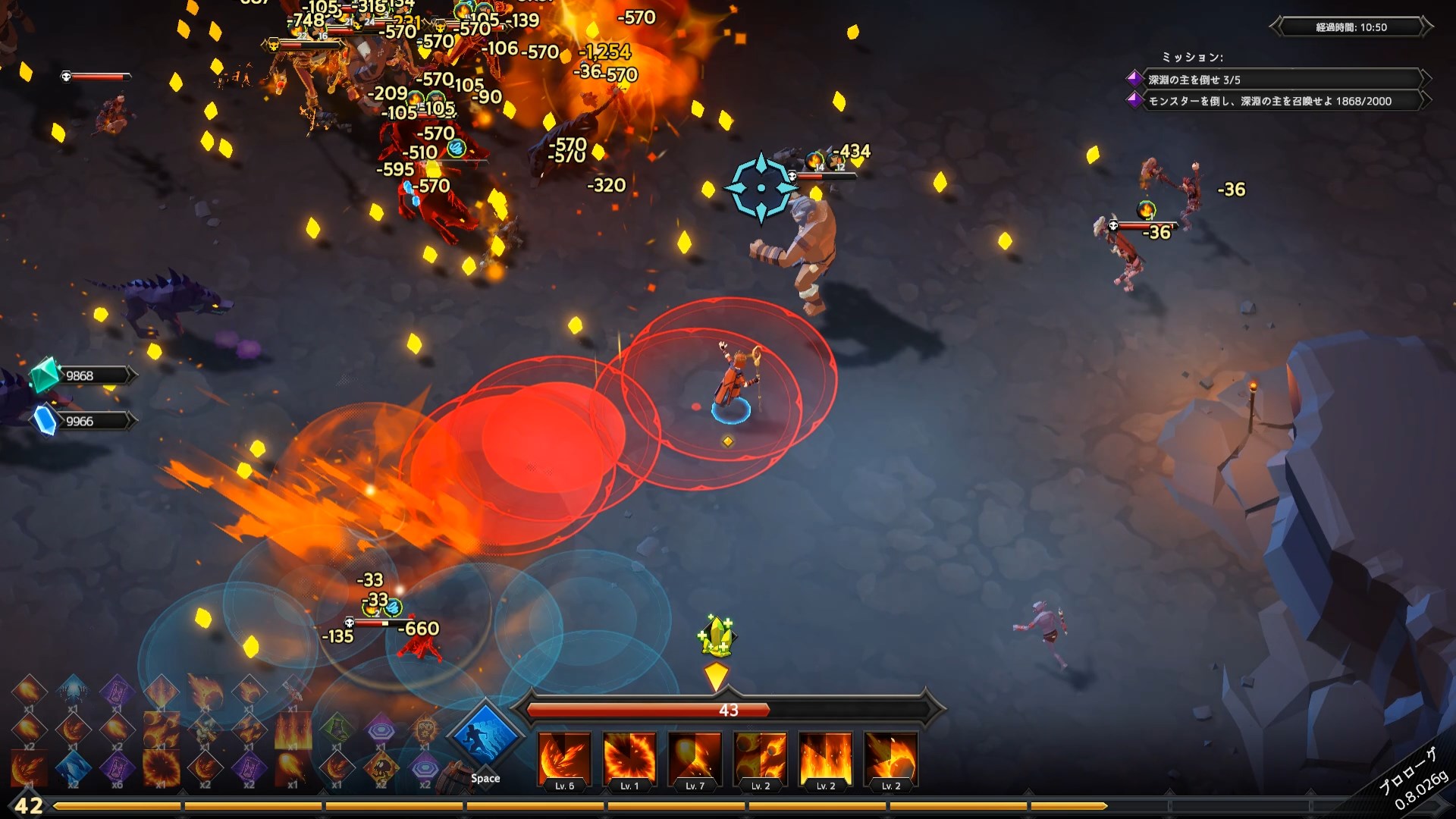Select the Lv. 6 fire slash skill

564,758
